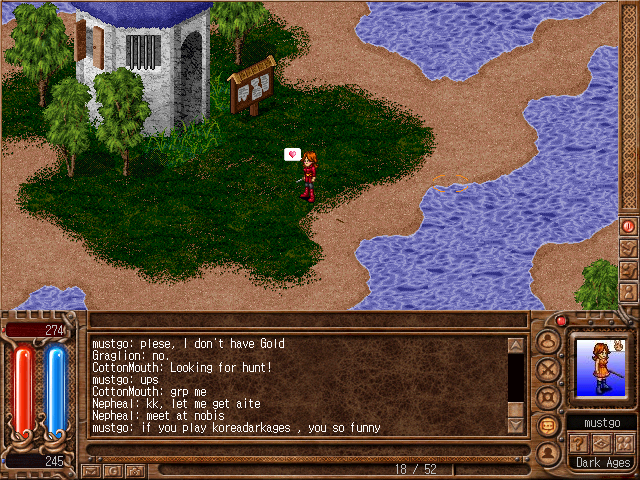Screen dimensions: 640x480
Task: Open the mail envelope button
Action: (92, 469)
